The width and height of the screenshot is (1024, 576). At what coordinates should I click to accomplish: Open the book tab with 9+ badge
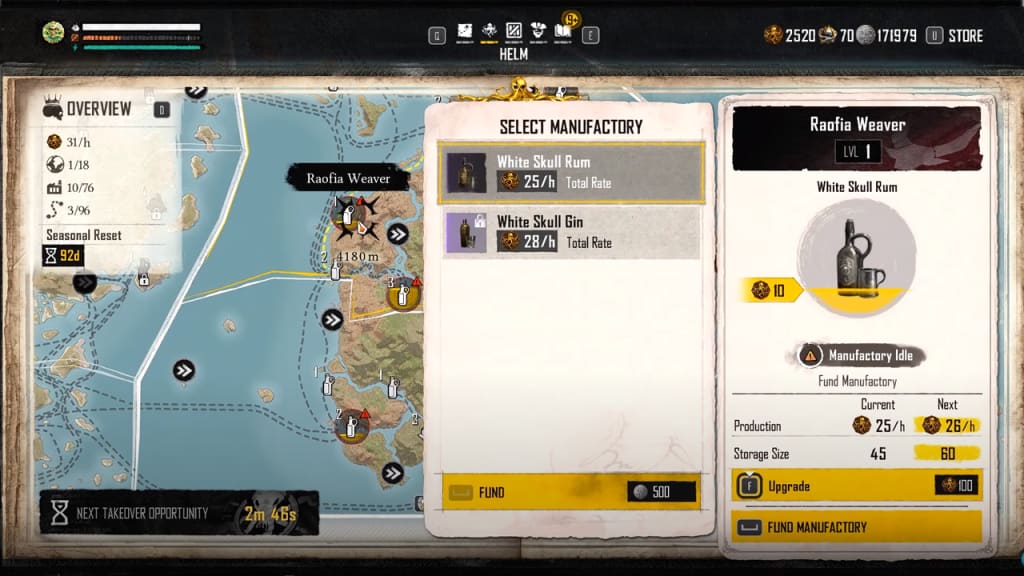tap(563, 31)
